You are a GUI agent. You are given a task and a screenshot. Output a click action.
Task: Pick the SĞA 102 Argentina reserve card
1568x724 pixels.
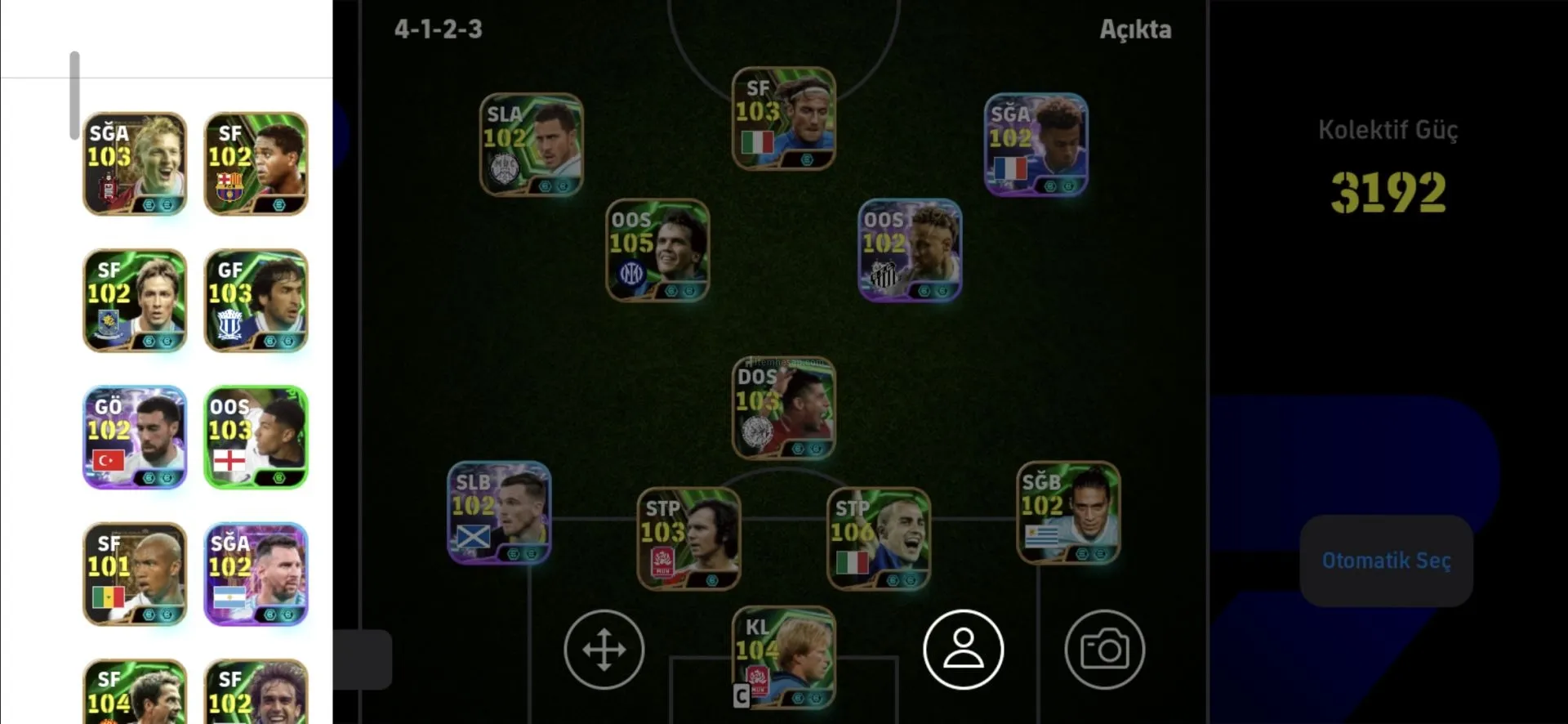point(256,574)
